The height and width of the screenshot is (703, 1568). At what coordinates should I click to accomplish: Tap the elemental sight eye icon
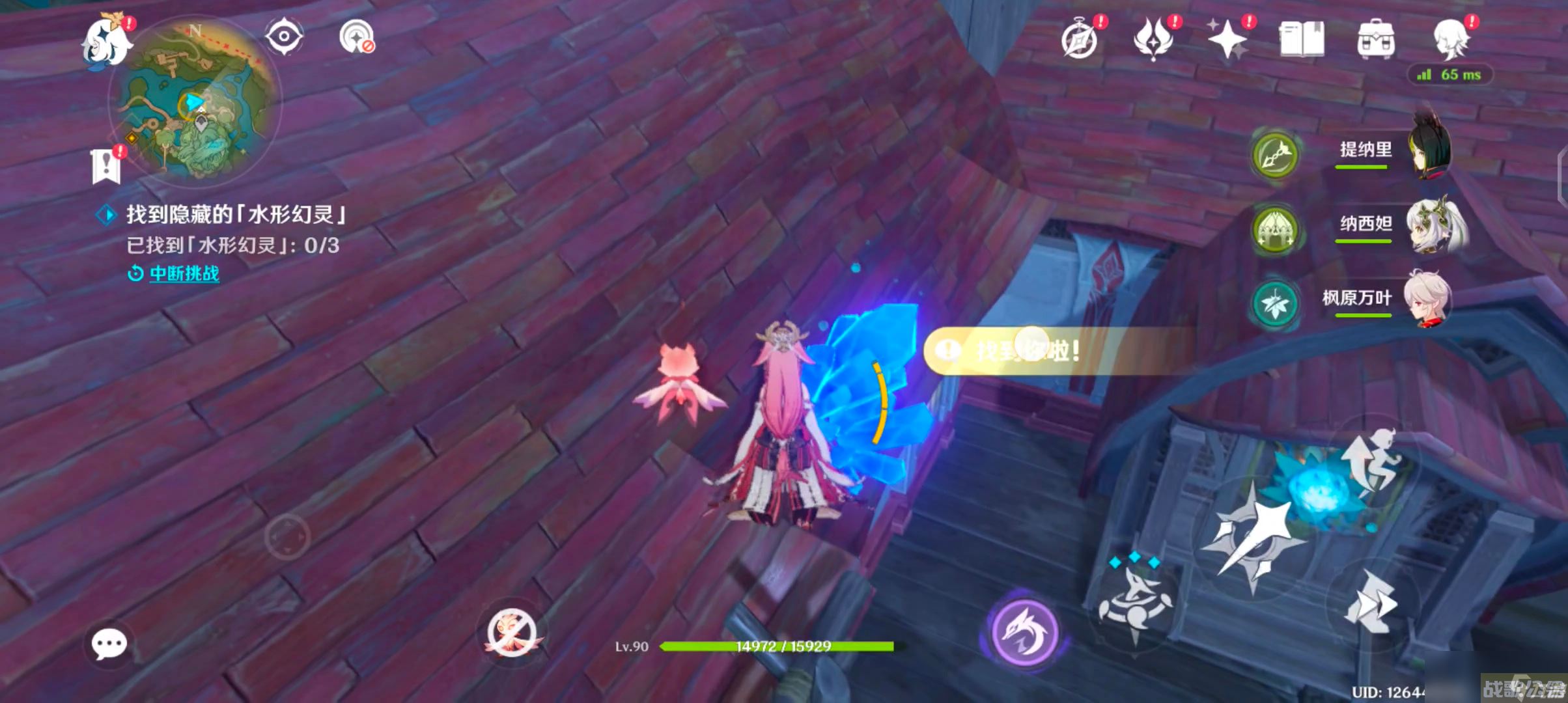click(284, 36)
